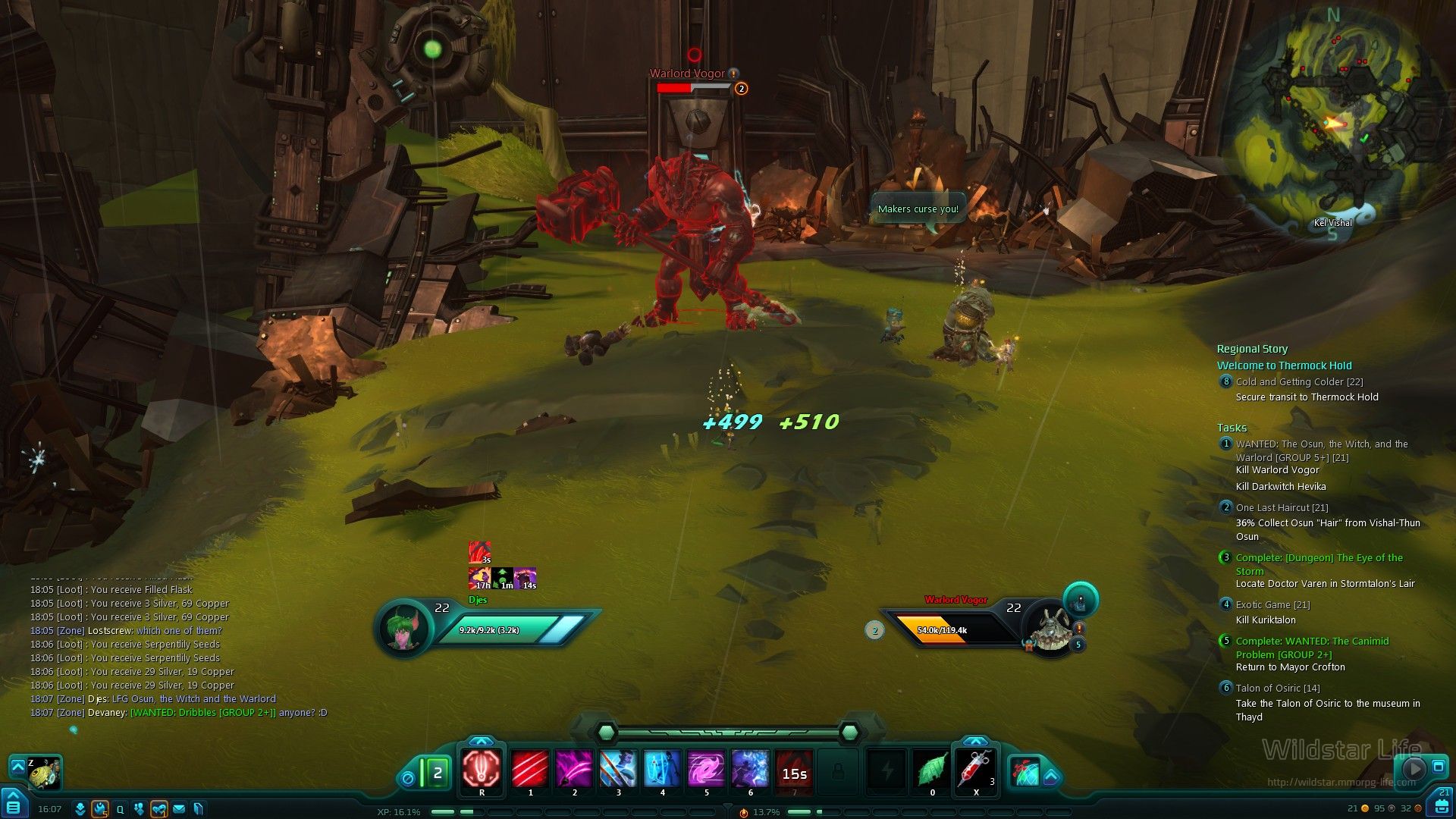Click the WANTED: Dribbles chat link

pos(203,713)
